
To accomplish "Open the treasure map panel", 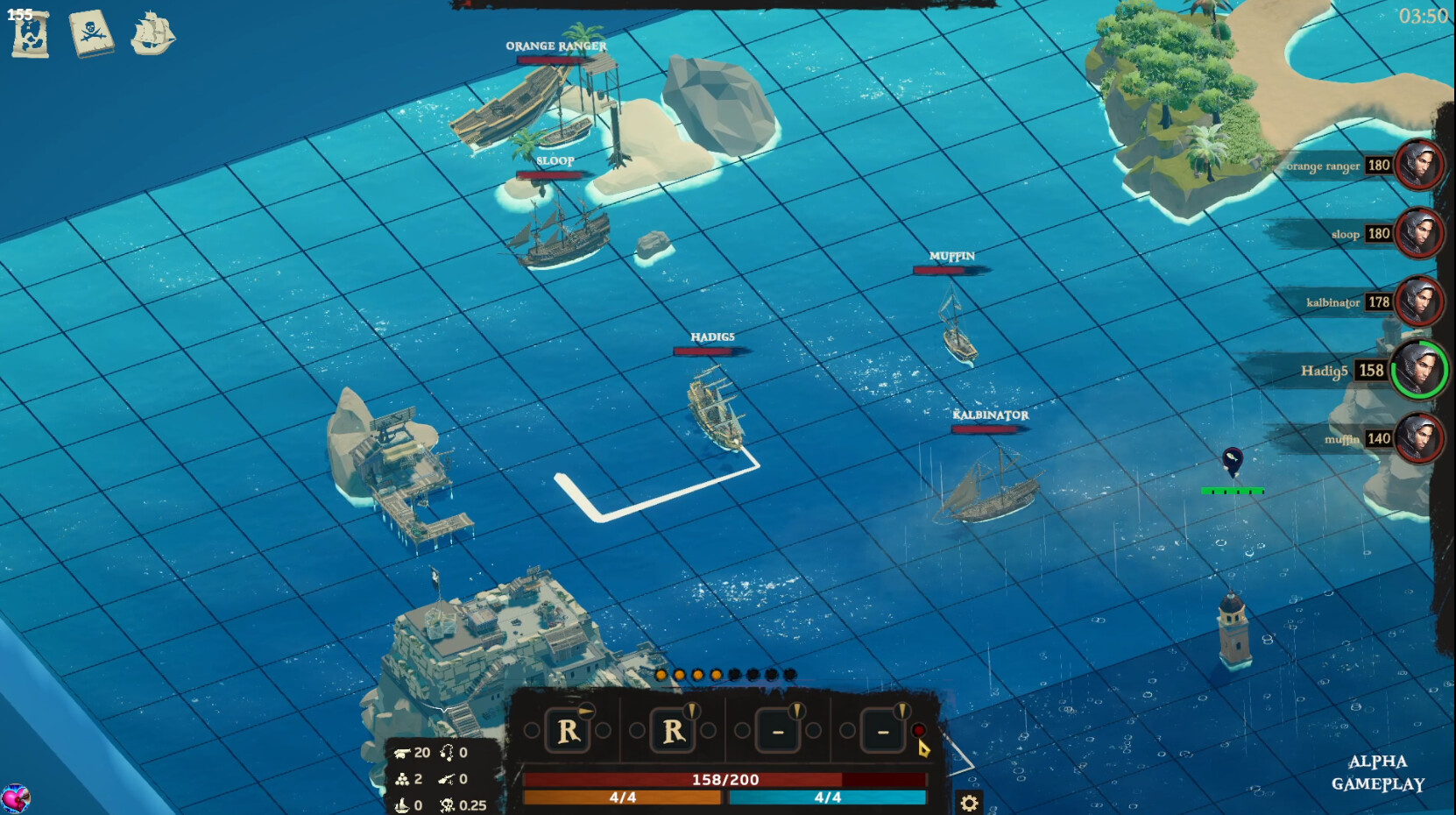I will (x=31, y=32).
